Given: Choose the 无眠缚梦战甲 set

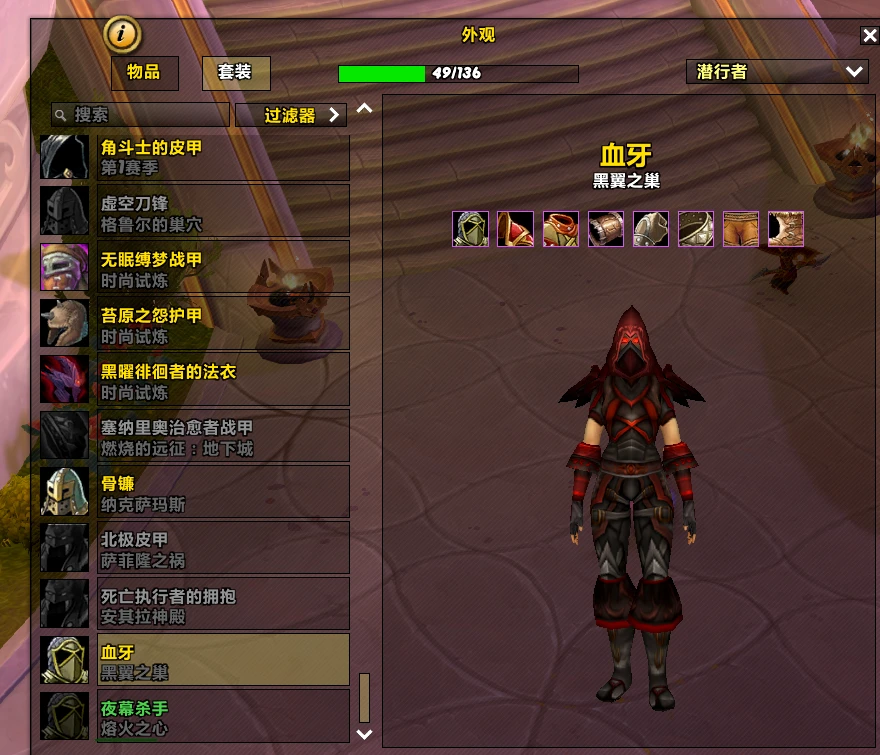Looking at the screenshot, I should [195, 267].
